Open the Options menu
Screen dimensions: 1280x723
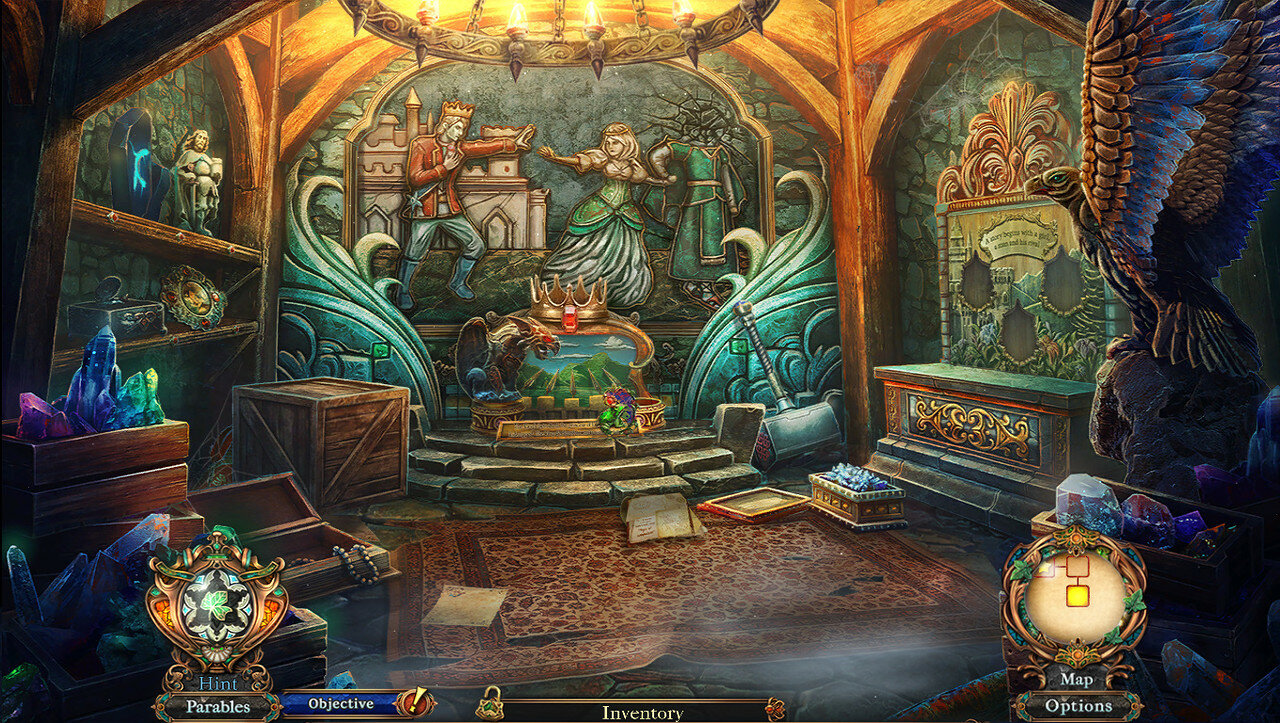click(1078, 706)
